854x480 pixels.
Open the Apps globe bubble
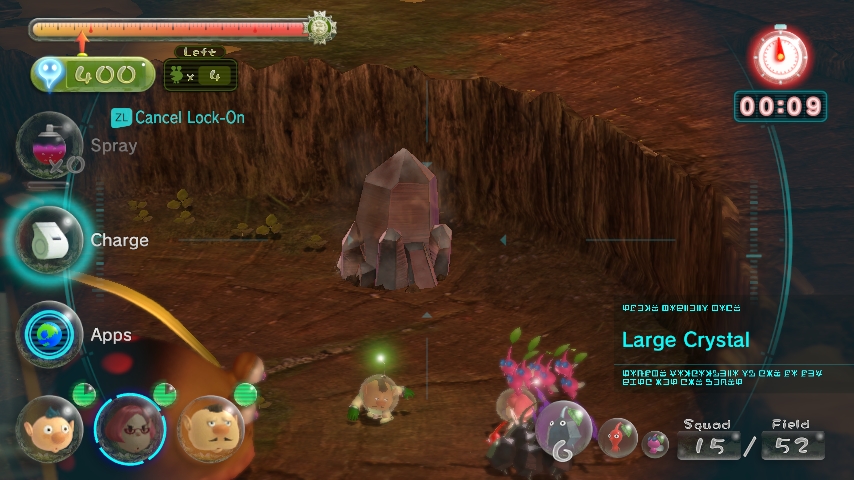coord(49,334)
